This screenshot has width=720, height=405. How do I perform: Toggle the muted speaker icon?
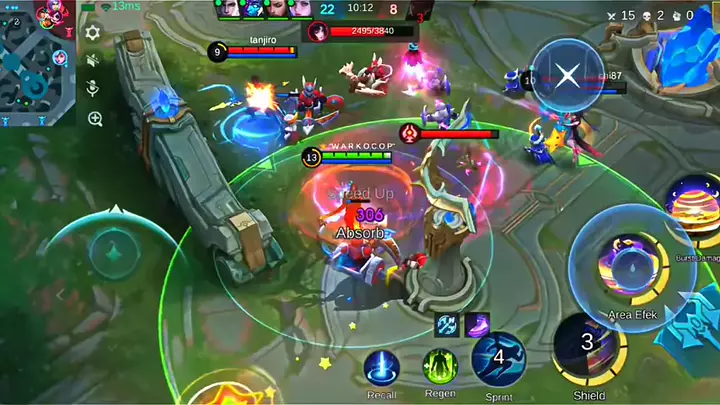tap(93, 61)
